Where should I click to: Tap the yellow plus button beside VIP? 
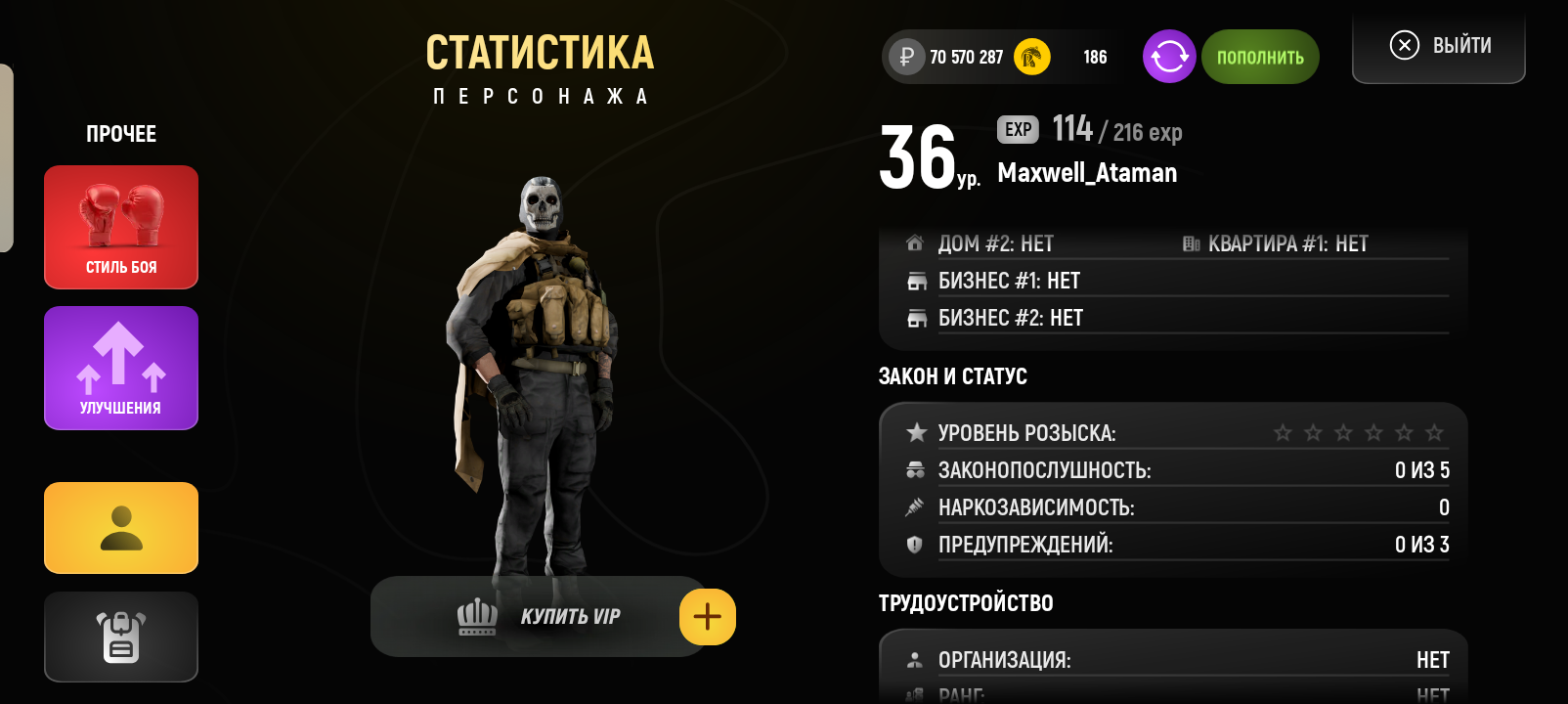(x=707, y=617)
